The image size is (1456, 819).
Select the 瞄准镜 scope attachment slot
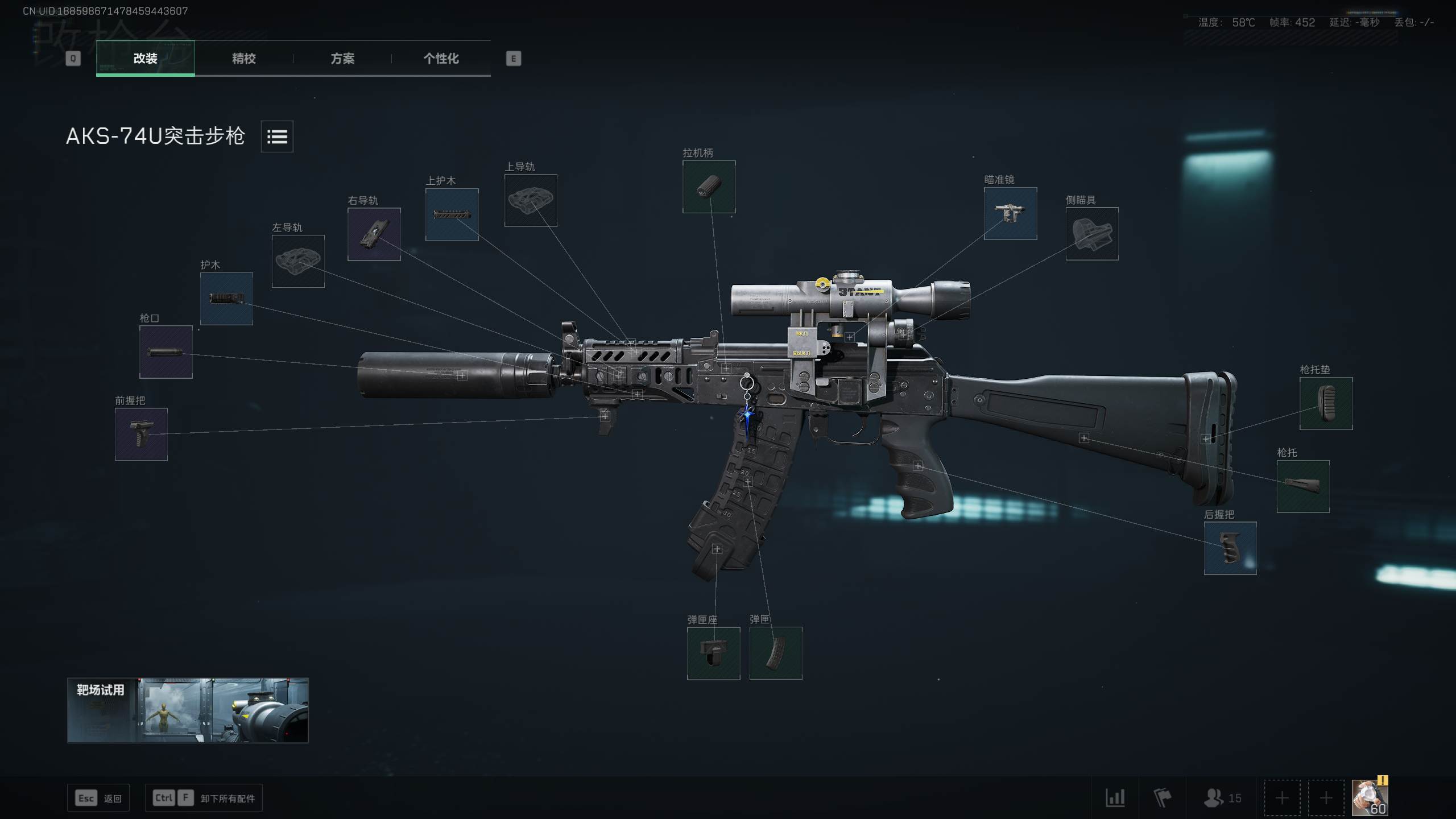click(x=1011, y=214)
